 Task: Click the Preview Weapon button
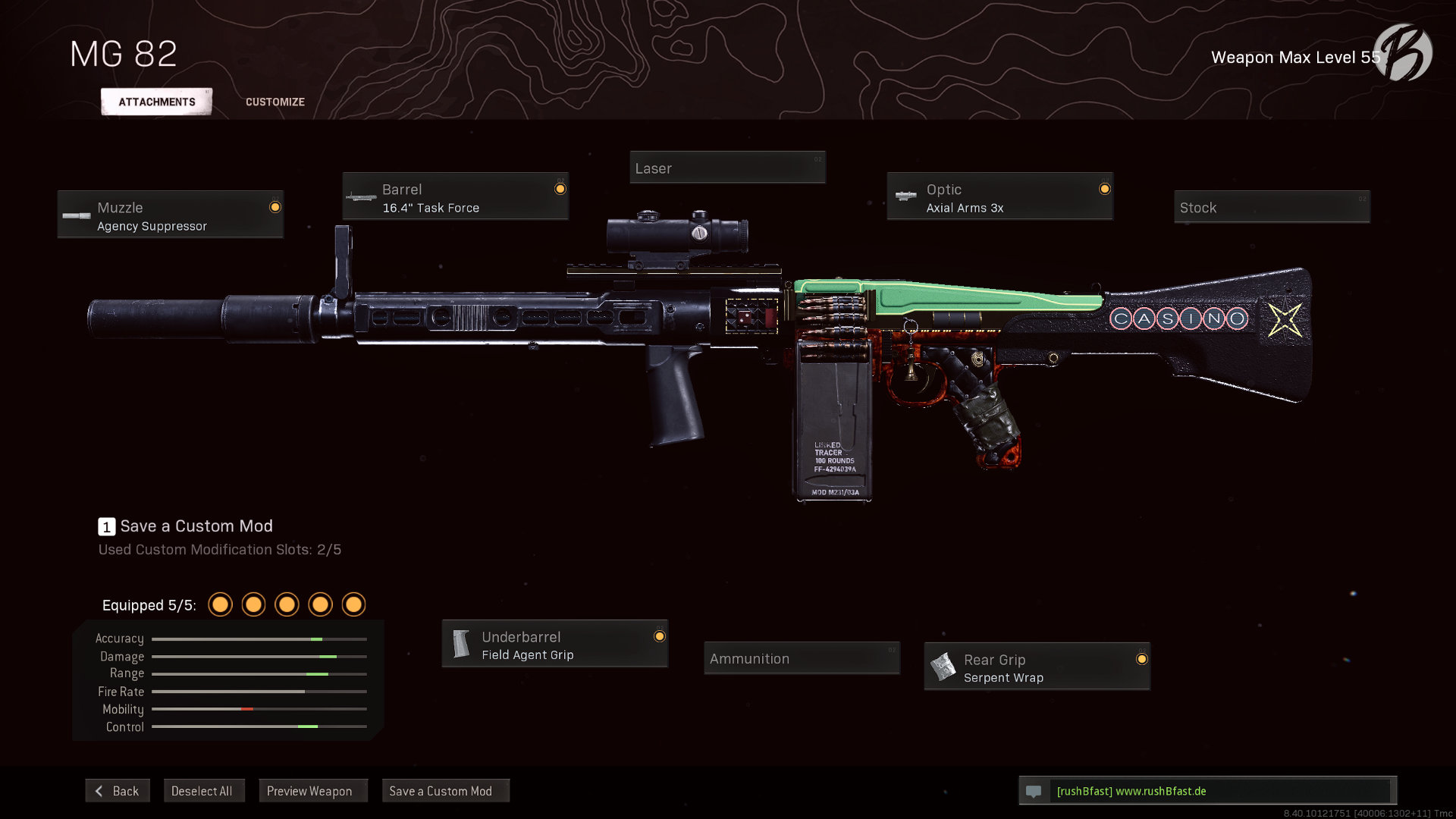coord(312,790)
